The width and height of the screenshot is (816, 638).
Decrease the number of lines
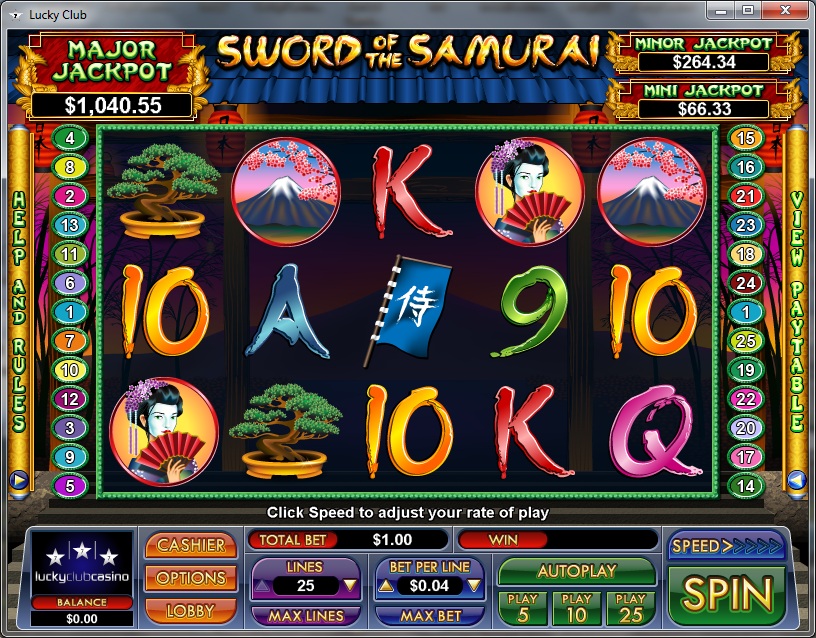pos(350,586)
